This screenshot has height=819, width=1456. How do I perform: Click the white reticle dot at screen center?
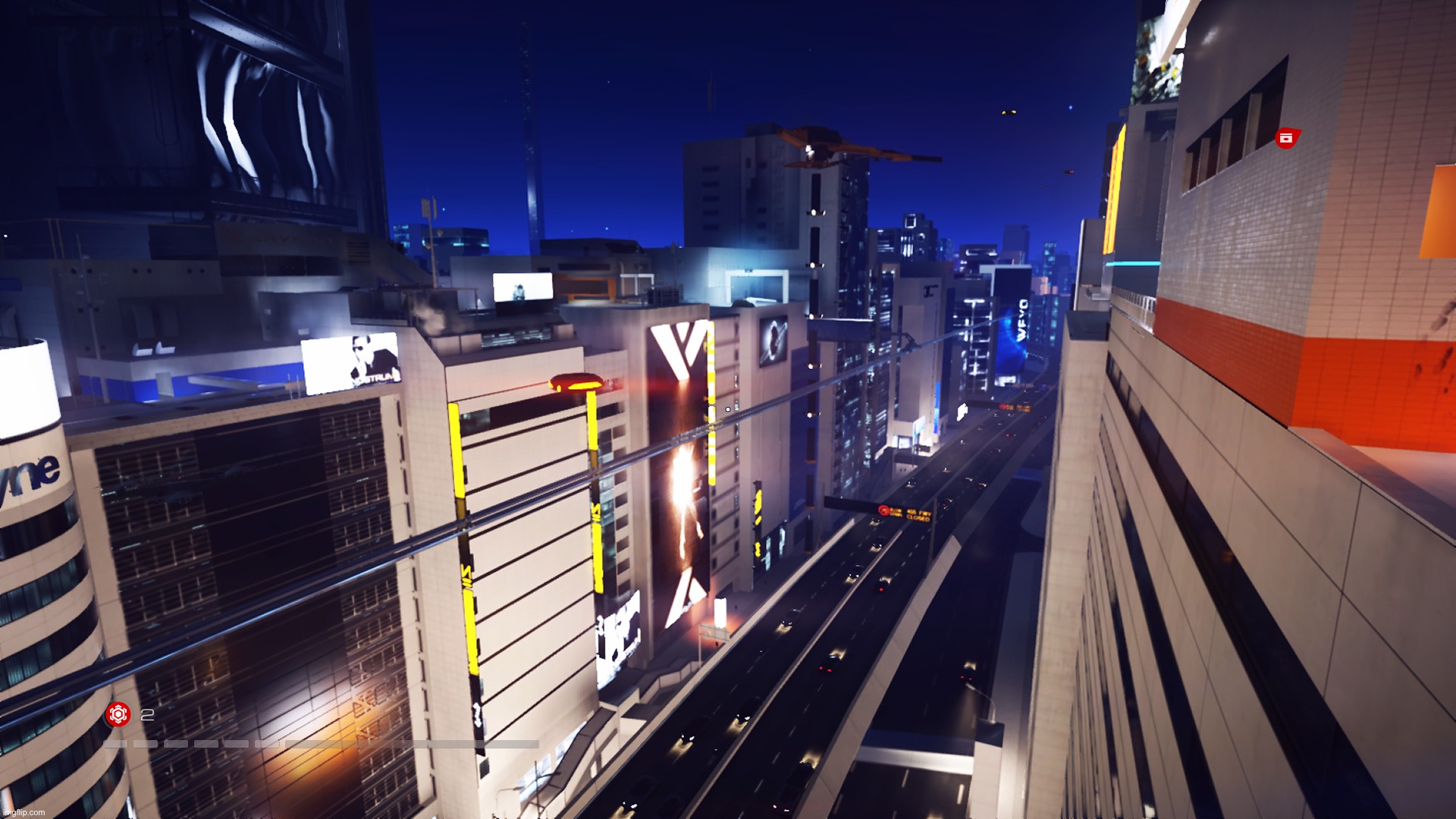click(x=727, y=409)
